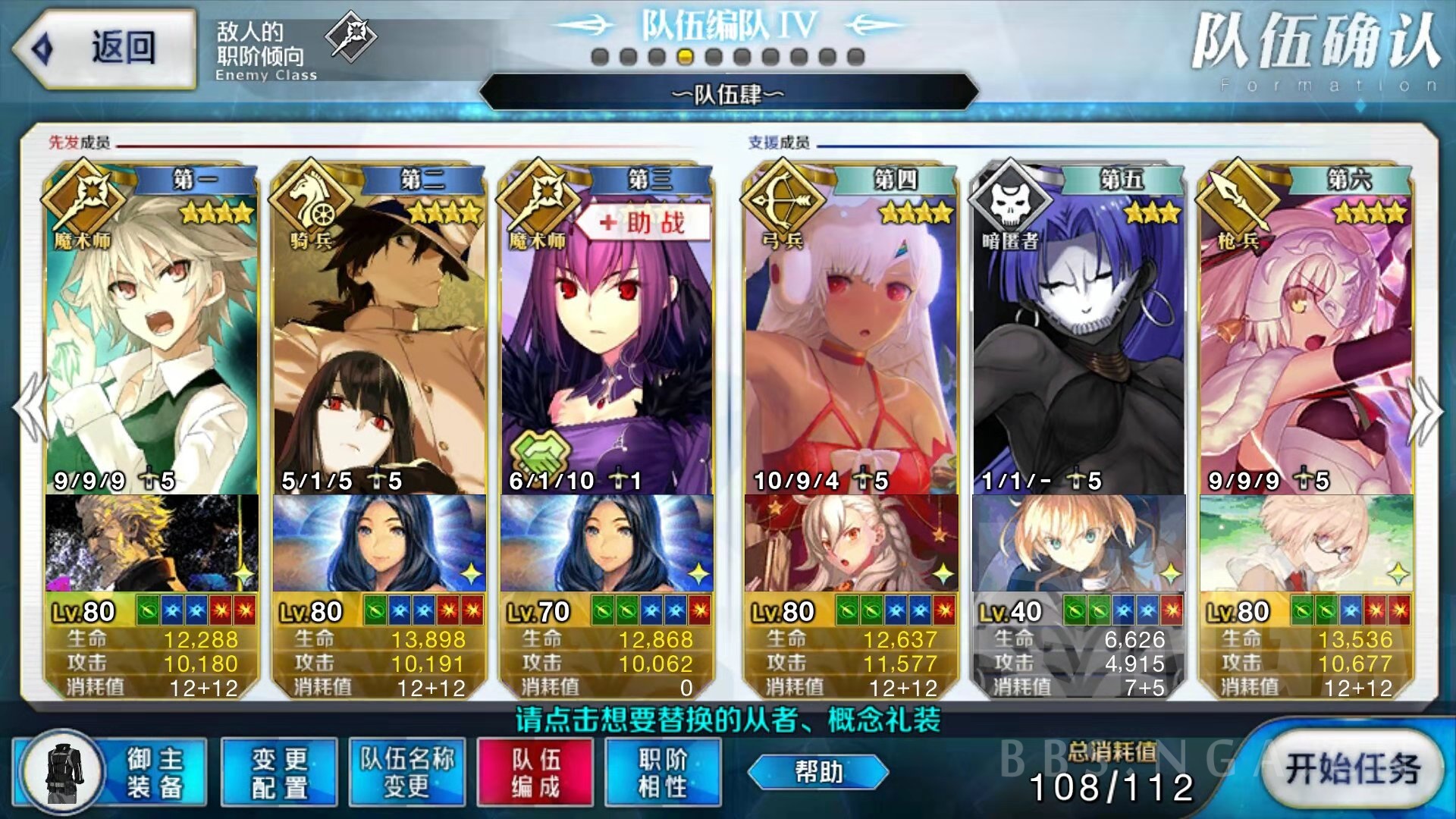The width and height of the screenshot is (1456, 819).
Task: Change the first slot's craft essence
Action: [152, 543]
